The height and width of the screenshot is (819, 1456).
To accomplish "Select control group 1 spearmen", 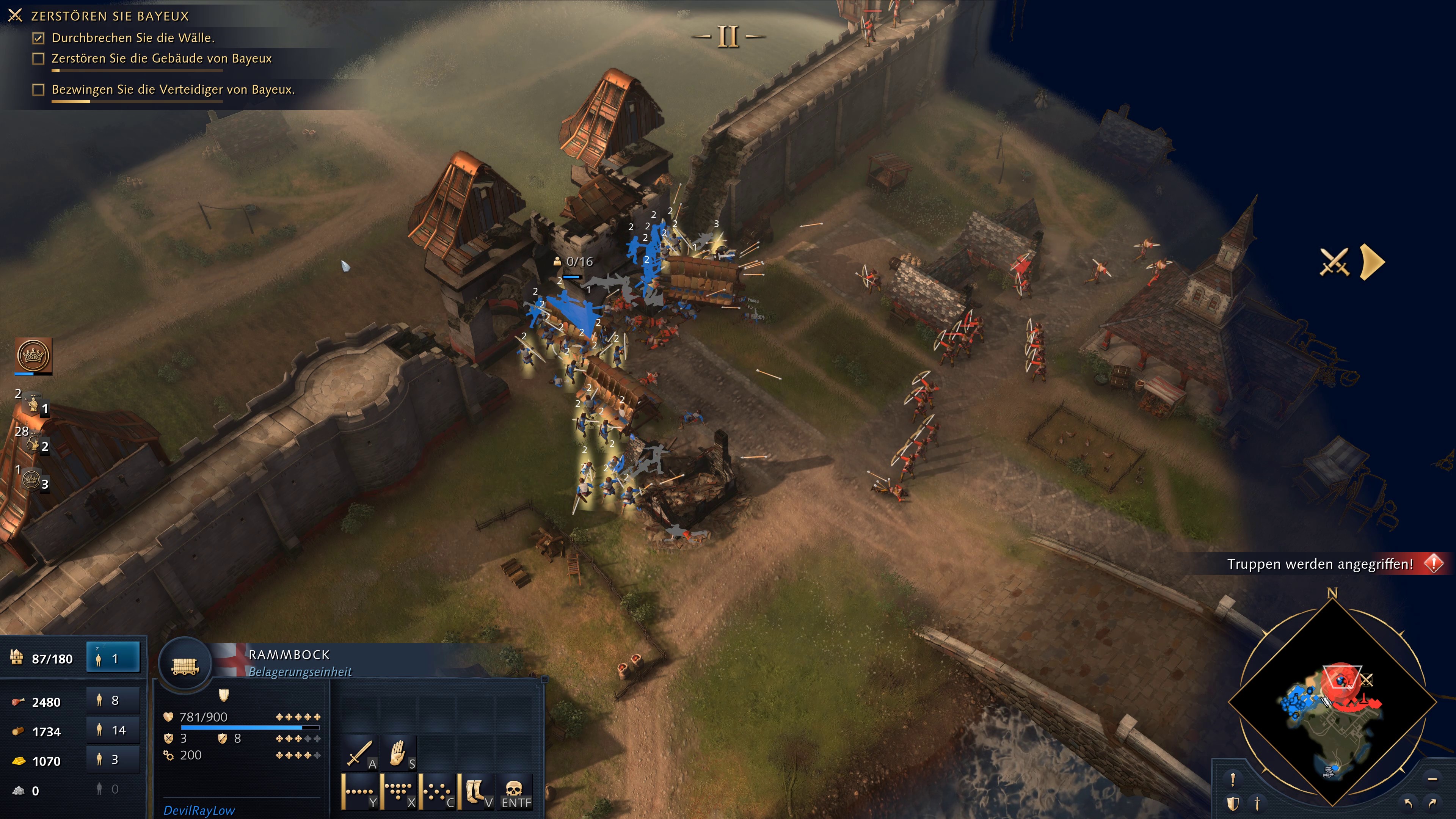I will click(x=34, y=405).
